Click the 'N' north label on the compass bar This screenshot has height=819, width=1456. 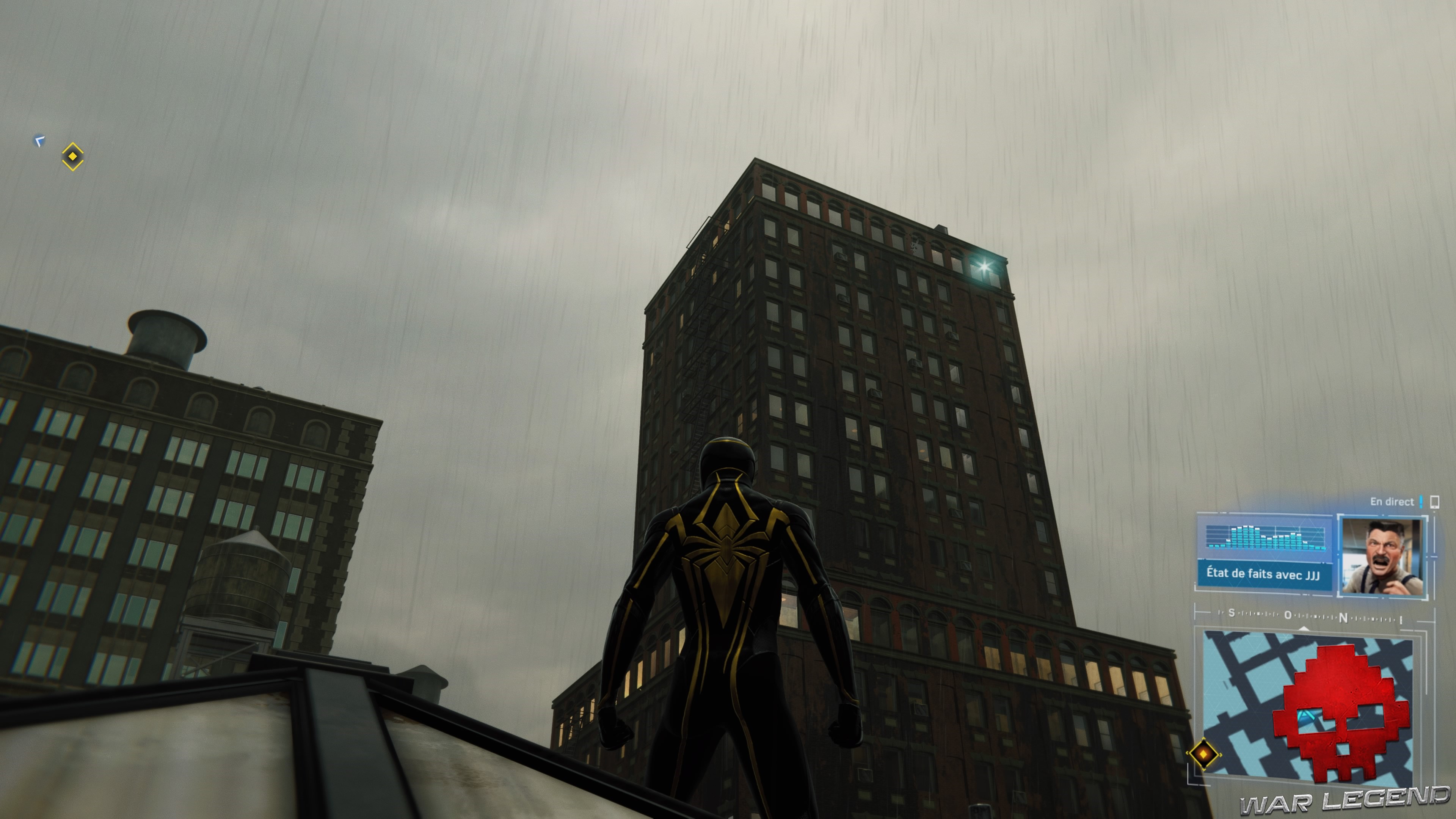(1343, 618)
